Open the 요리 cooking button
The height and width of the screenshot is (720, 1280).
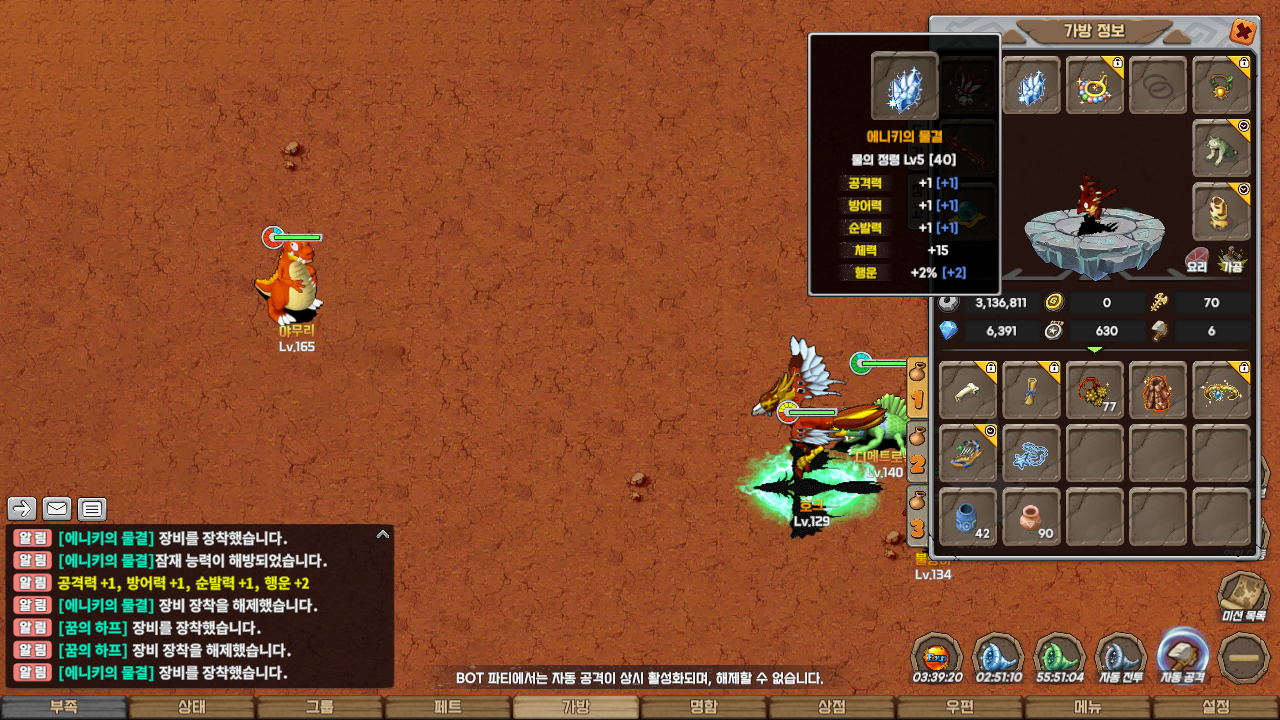tap(1198, 260)
